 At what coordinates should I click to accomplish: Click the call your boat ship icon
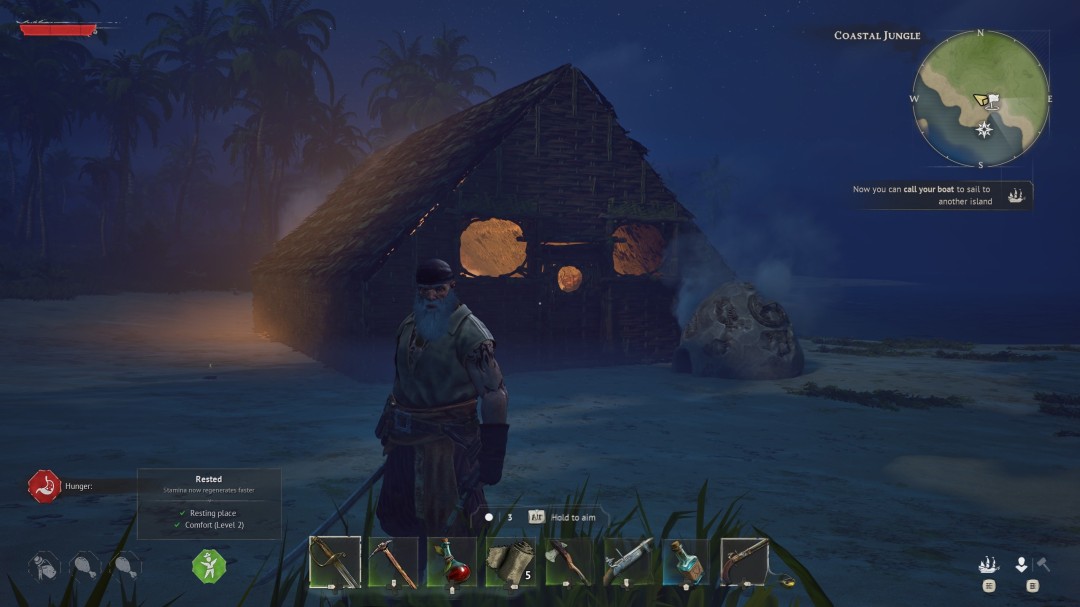click(1018, 195)
